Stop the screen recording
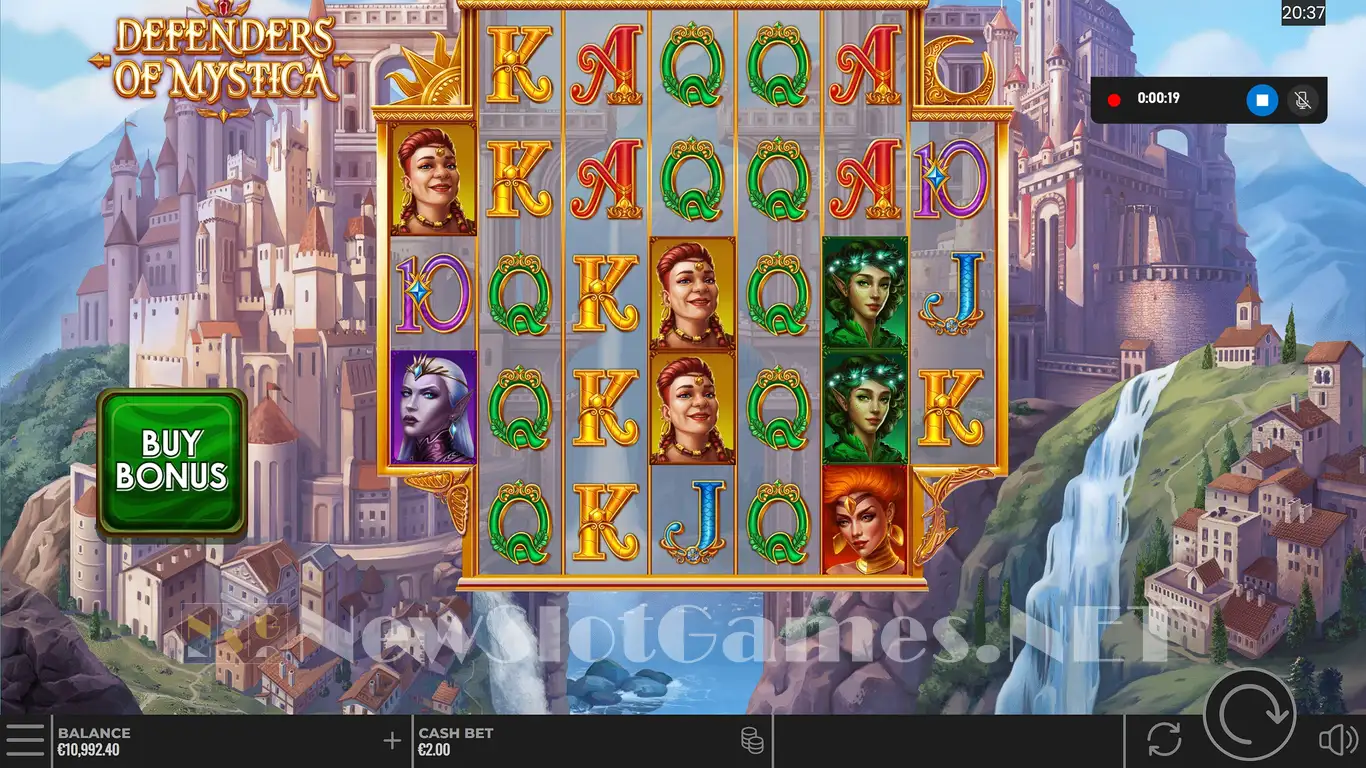The width and height of the screenshot is (1366, 768). (1262, 100)
